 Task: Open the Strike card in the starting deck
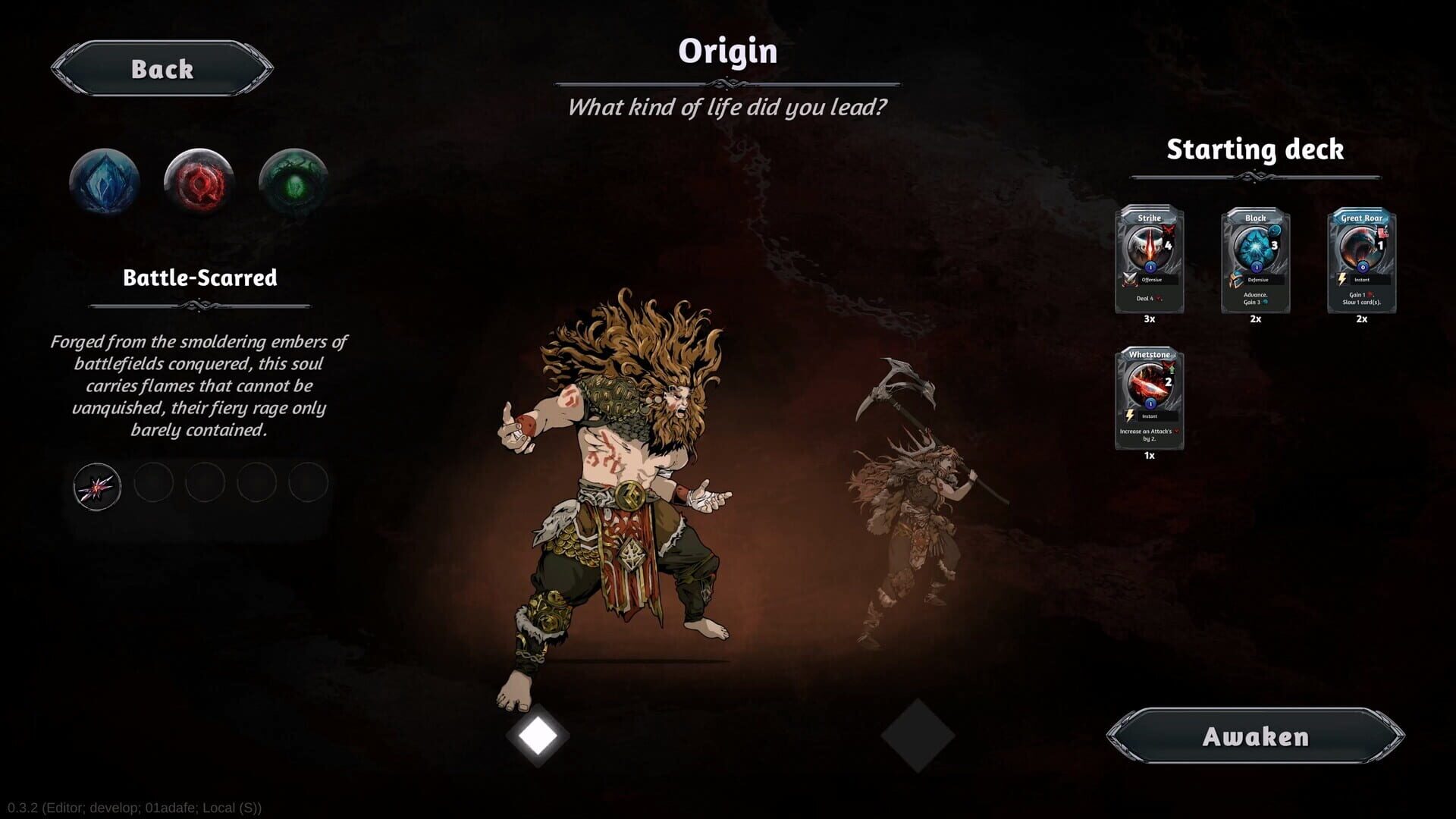pyautogui.click(x=1150, y=258)
